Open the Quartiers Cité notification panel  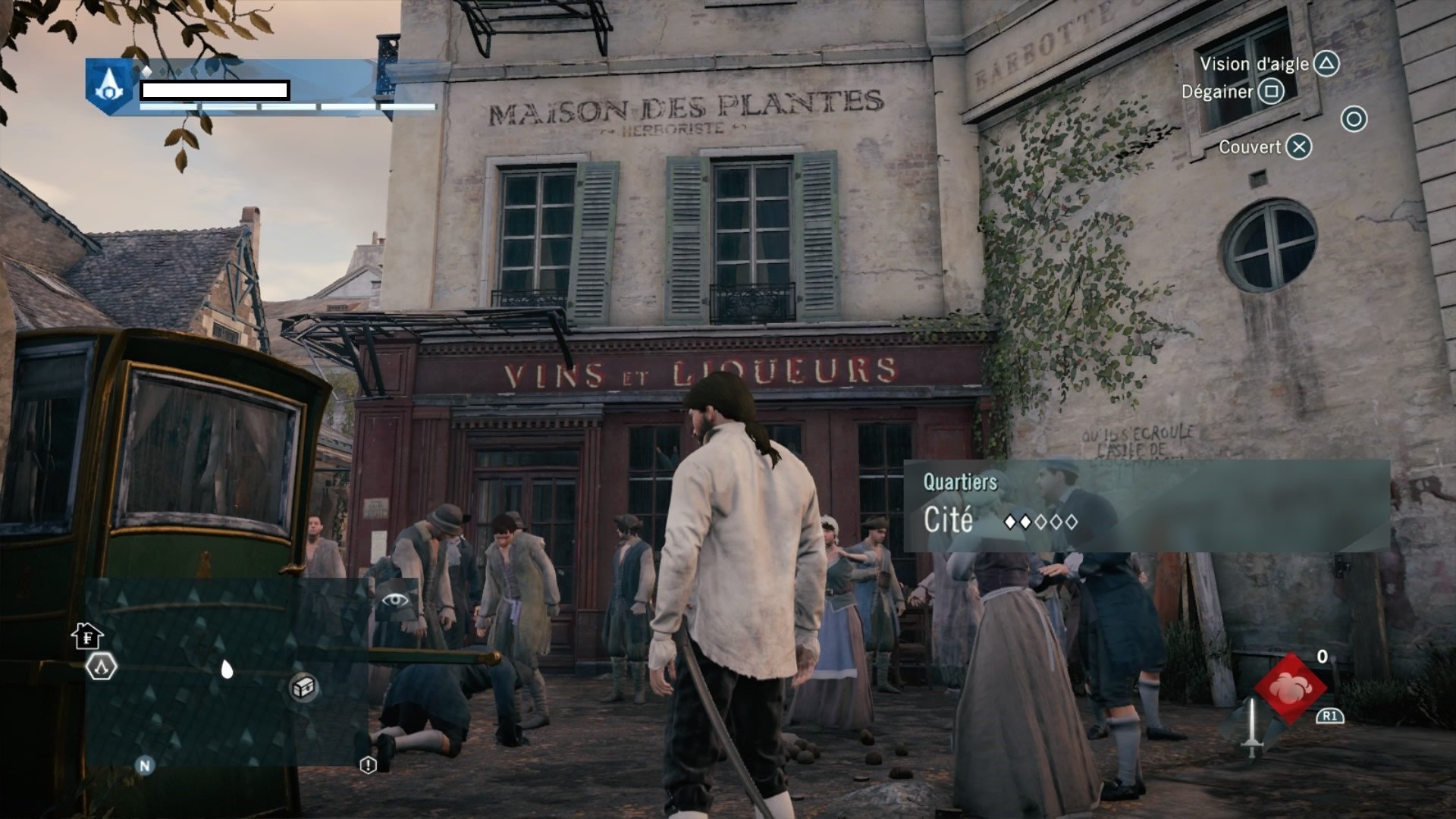click(x=1145, y=505)
